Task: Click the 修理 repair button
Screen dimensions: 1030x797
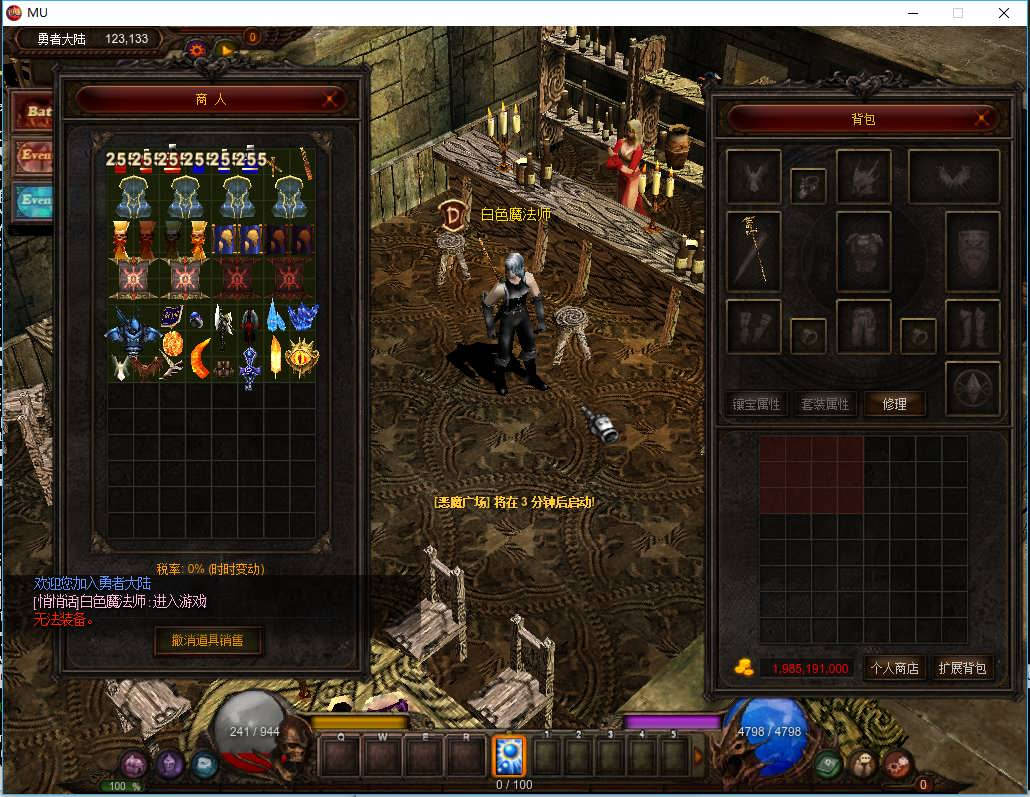Action: tap(894, 404)
